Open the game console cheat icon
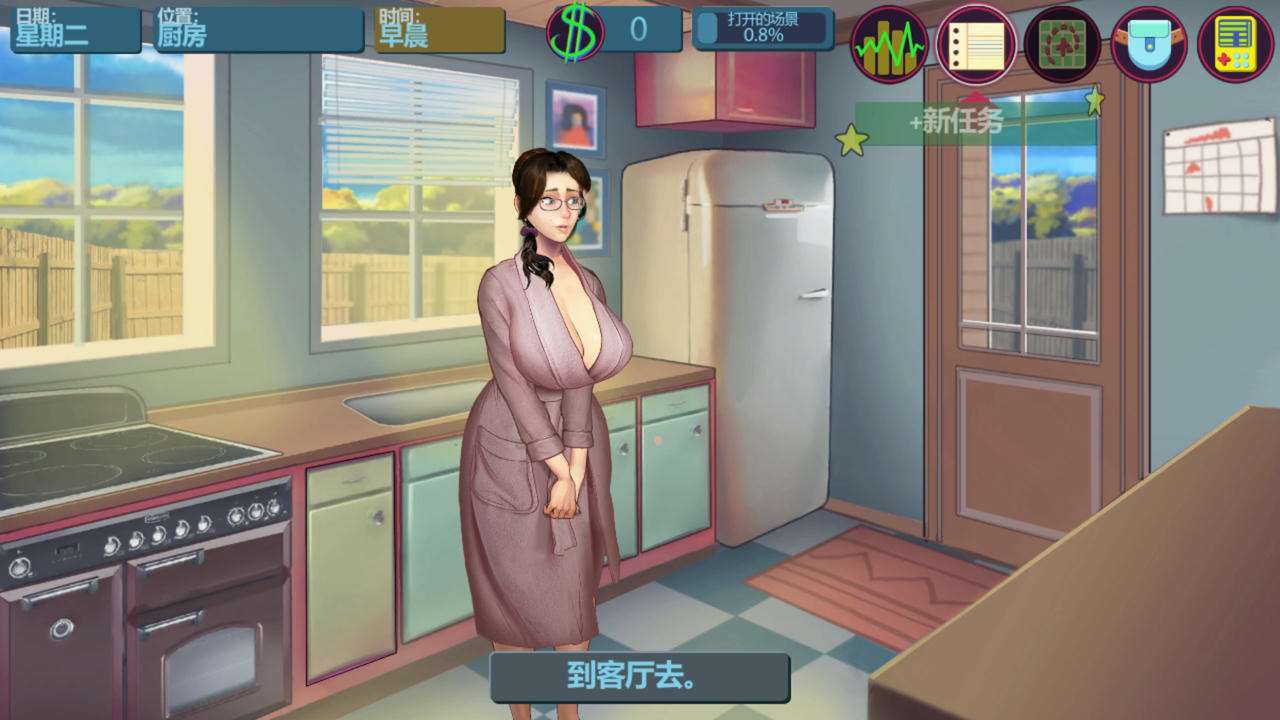 [1234, 44]
